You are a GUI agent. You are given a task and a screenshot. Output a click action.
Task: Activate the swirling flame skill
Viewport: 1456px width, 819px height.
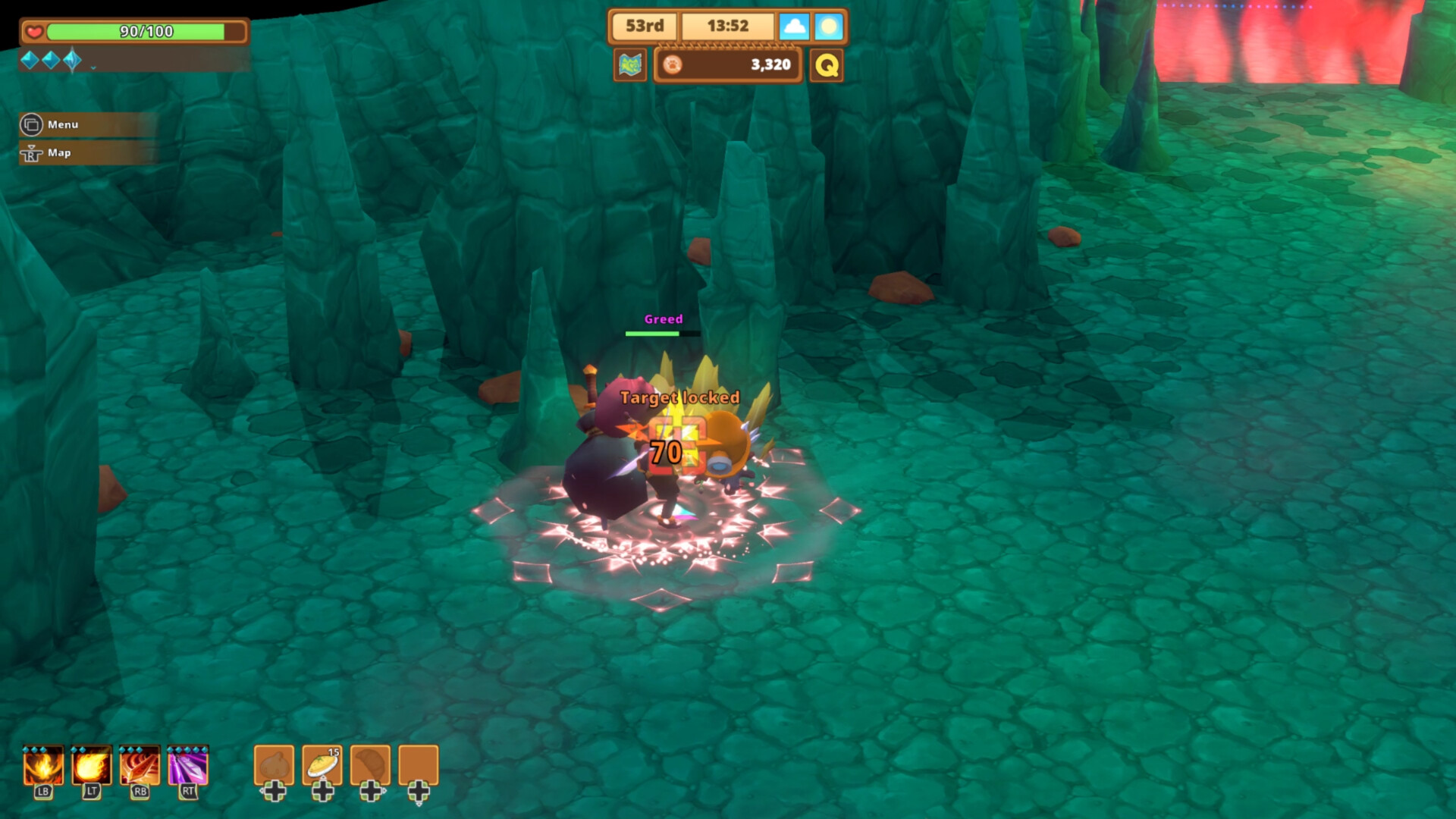[x=42, y=766]
